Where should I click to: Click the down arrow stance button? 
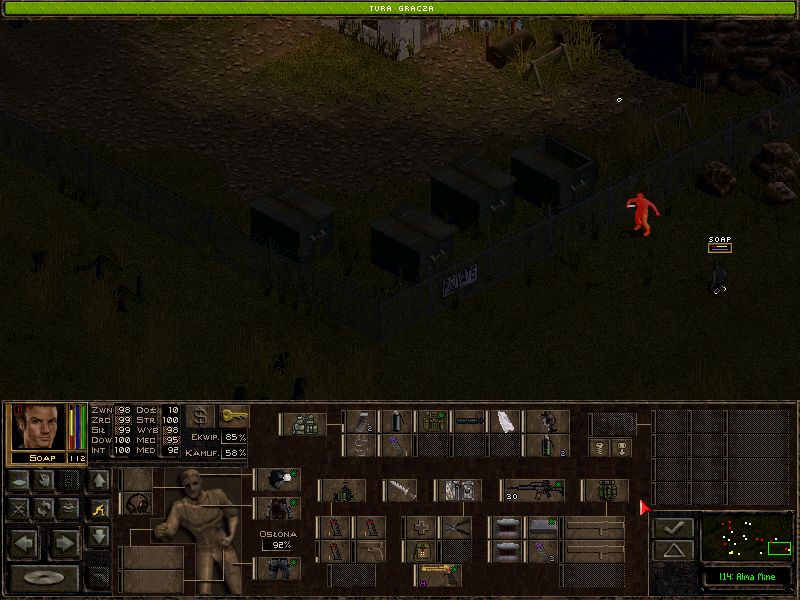point(98,537)
